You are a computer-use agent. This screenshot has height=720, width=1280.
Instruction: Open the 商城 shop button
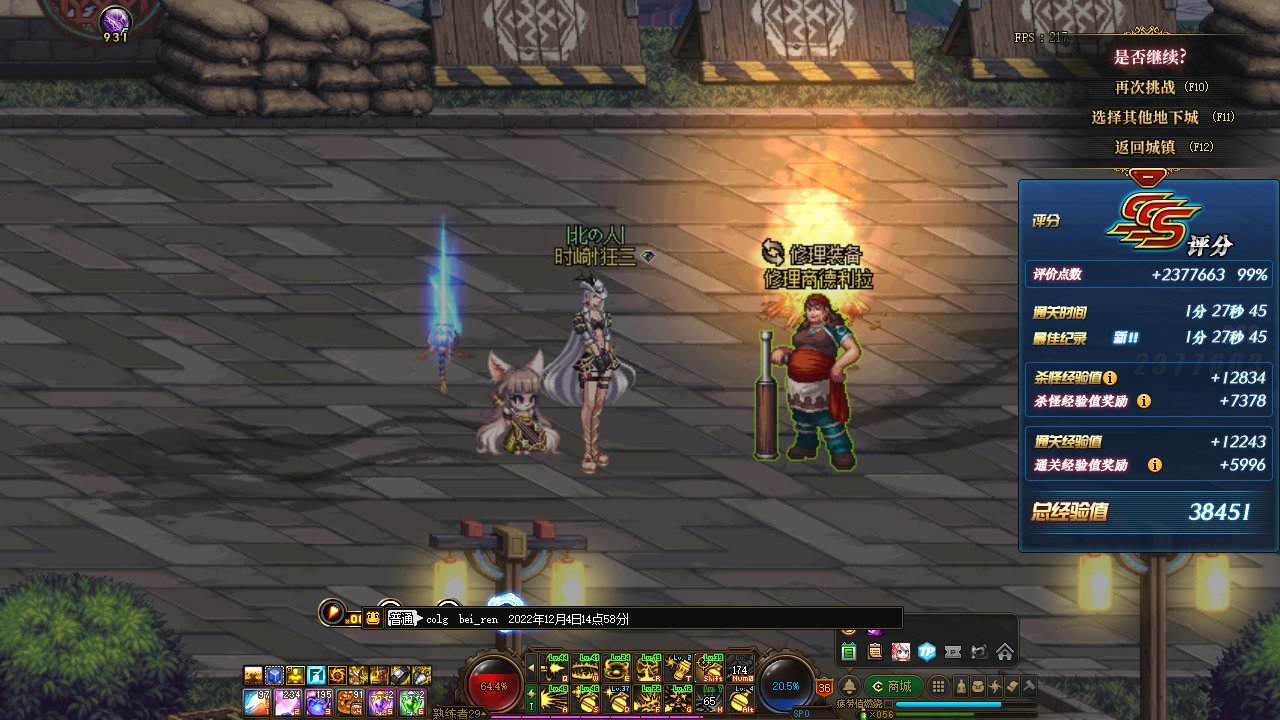point(891,686)
